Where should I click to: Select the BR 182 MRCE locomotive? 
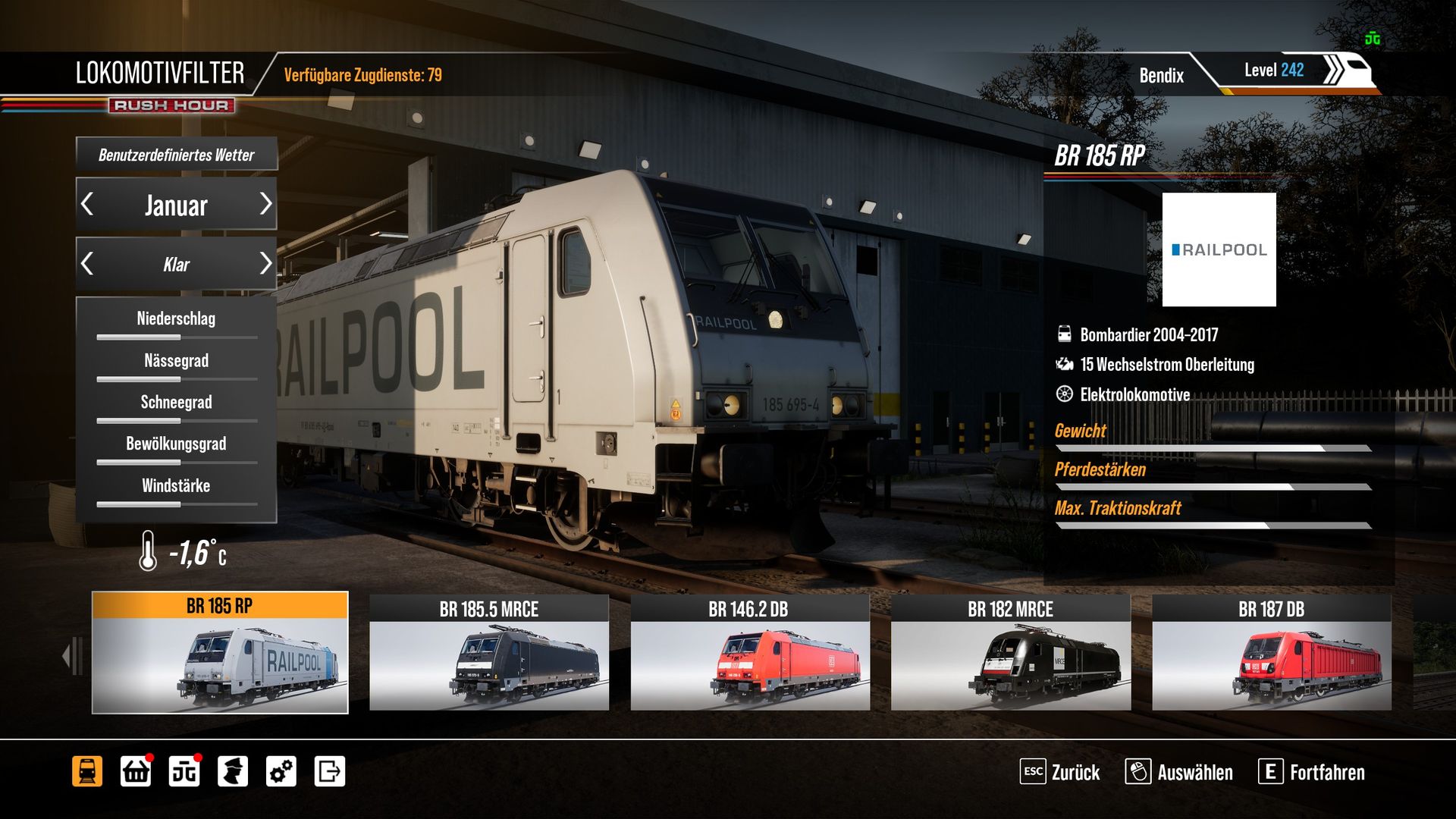coord(1011,653)
